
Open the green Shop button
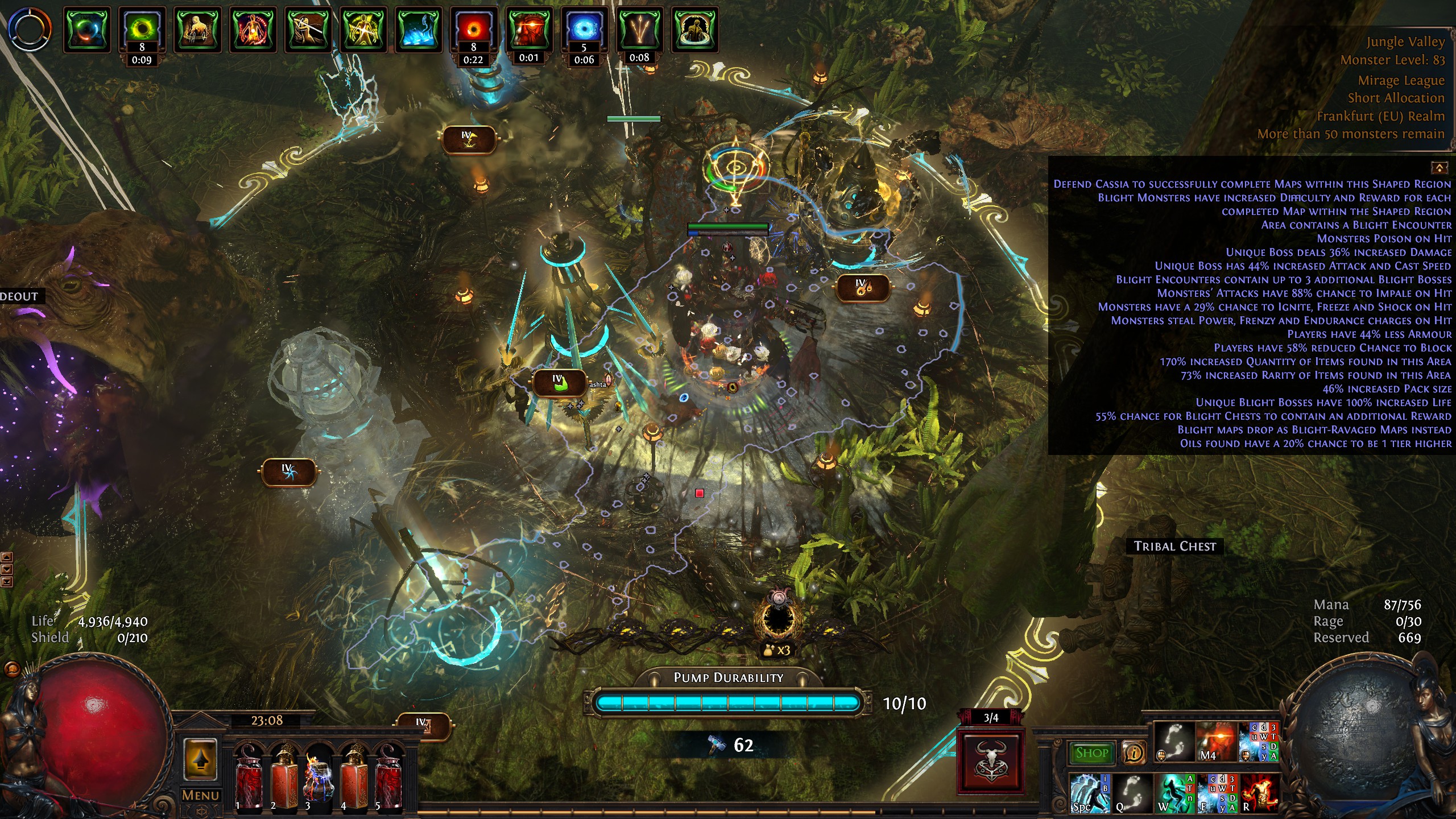tap(1091, 753)
